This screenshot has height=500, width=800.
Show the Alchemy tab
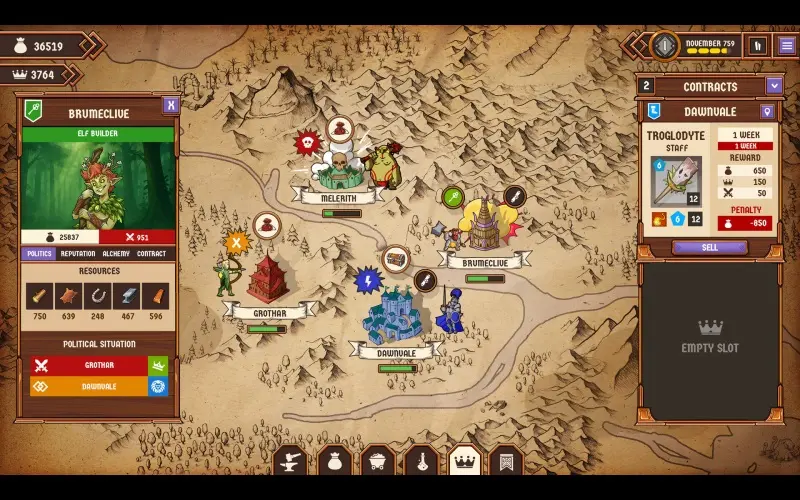[x=116, y=254]
